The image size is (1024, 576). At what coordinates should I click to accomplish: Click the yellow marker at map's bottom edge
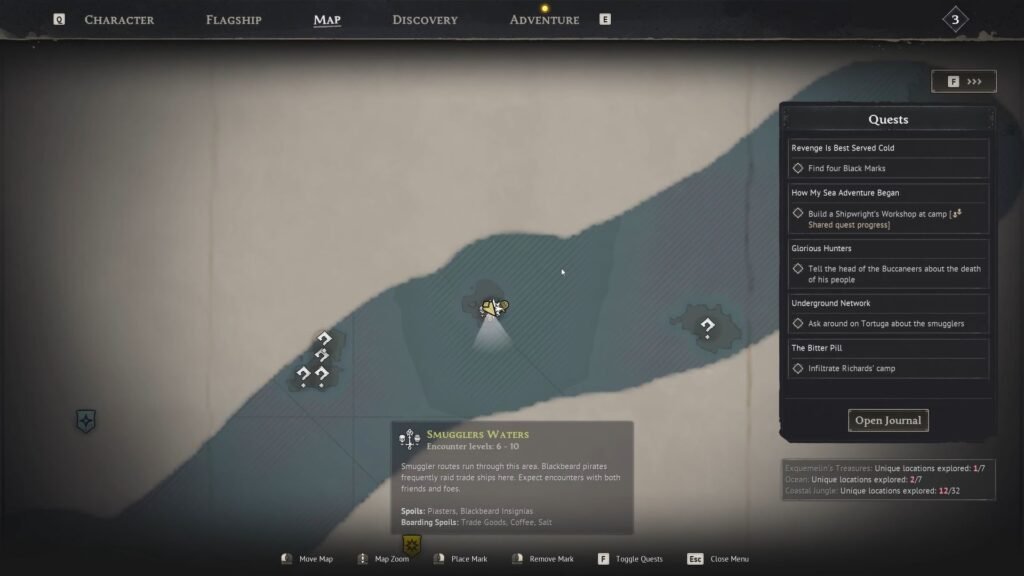click(x=411, y=545)
